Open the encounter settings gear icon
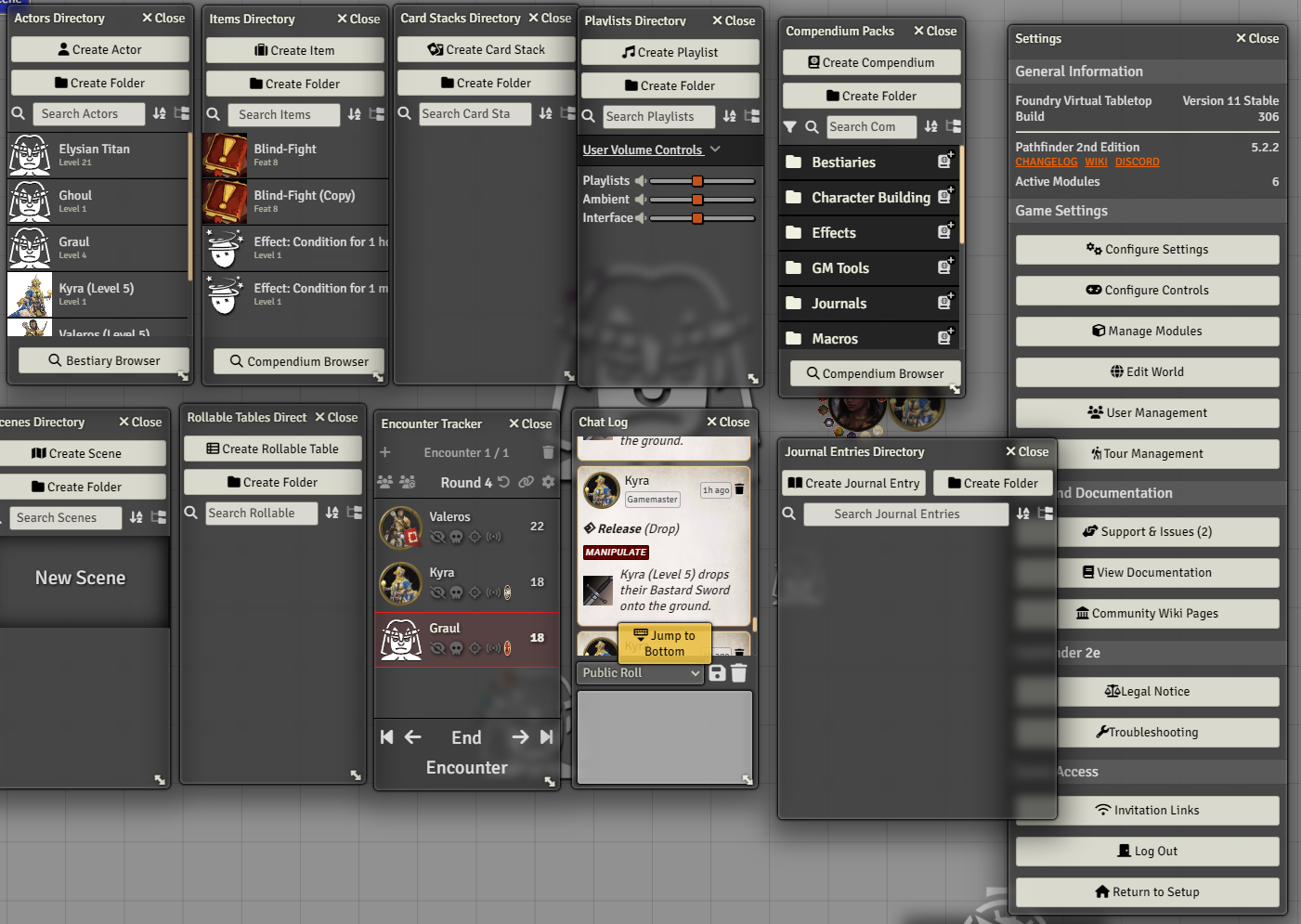The image size is (1301, 924). pyautogui.click(x=547, y=482)
